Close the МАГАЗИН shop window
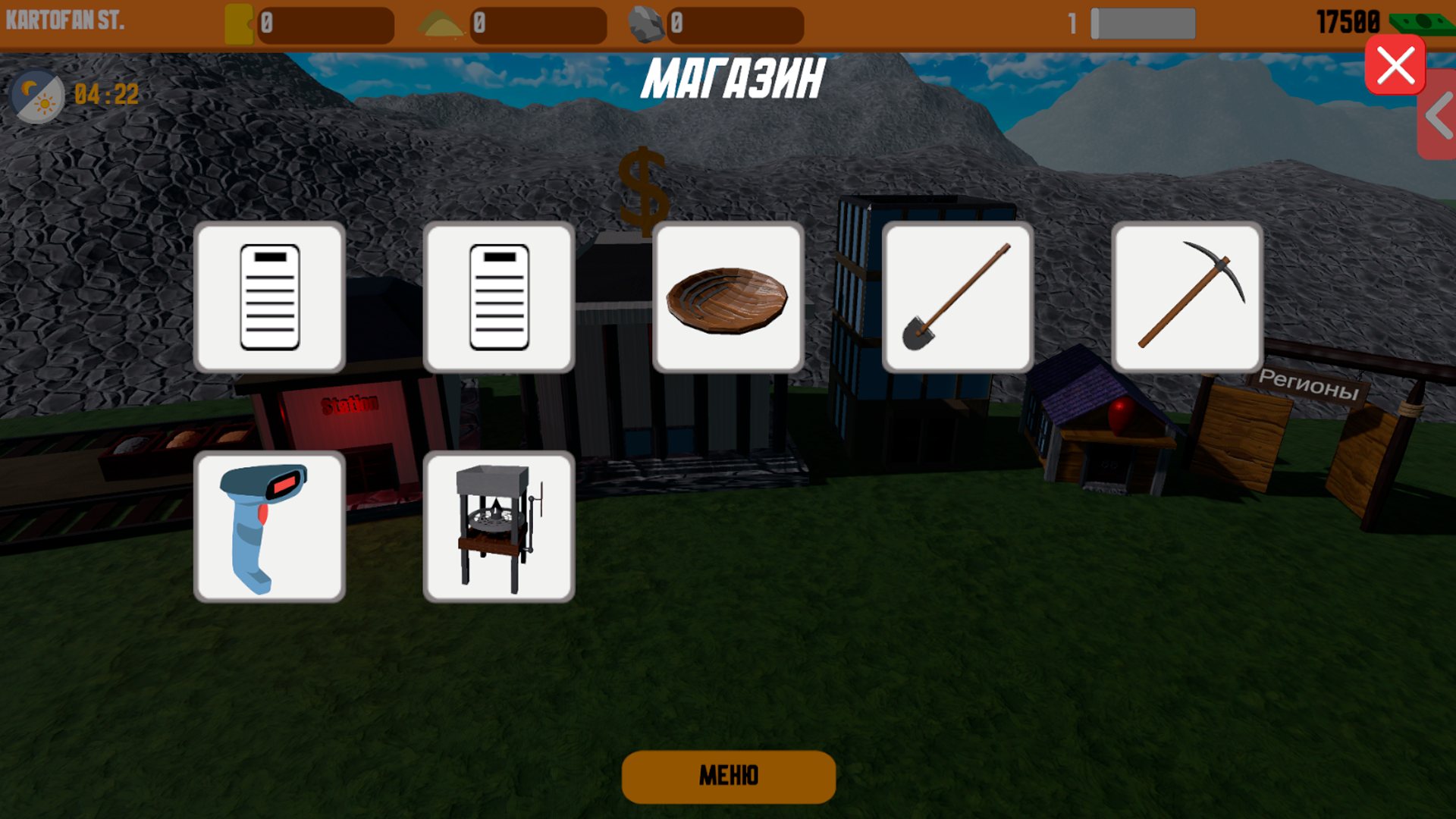This screenshot has height=819, width=1456. point(1395,65)
